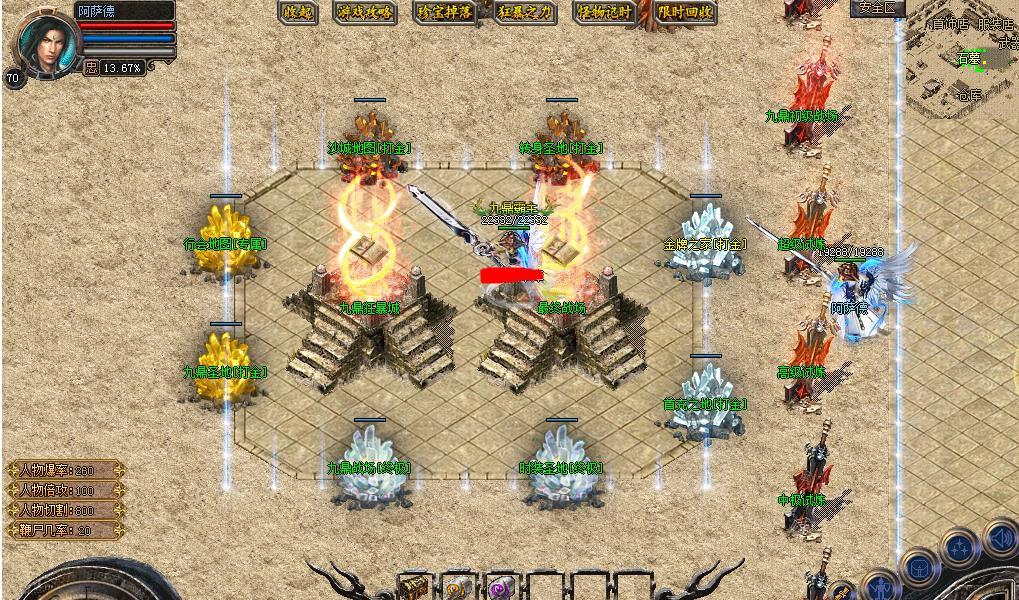Screen dimensions: 1019x600
Task: Click the 收起 collapse button
Action: (298, 13)
